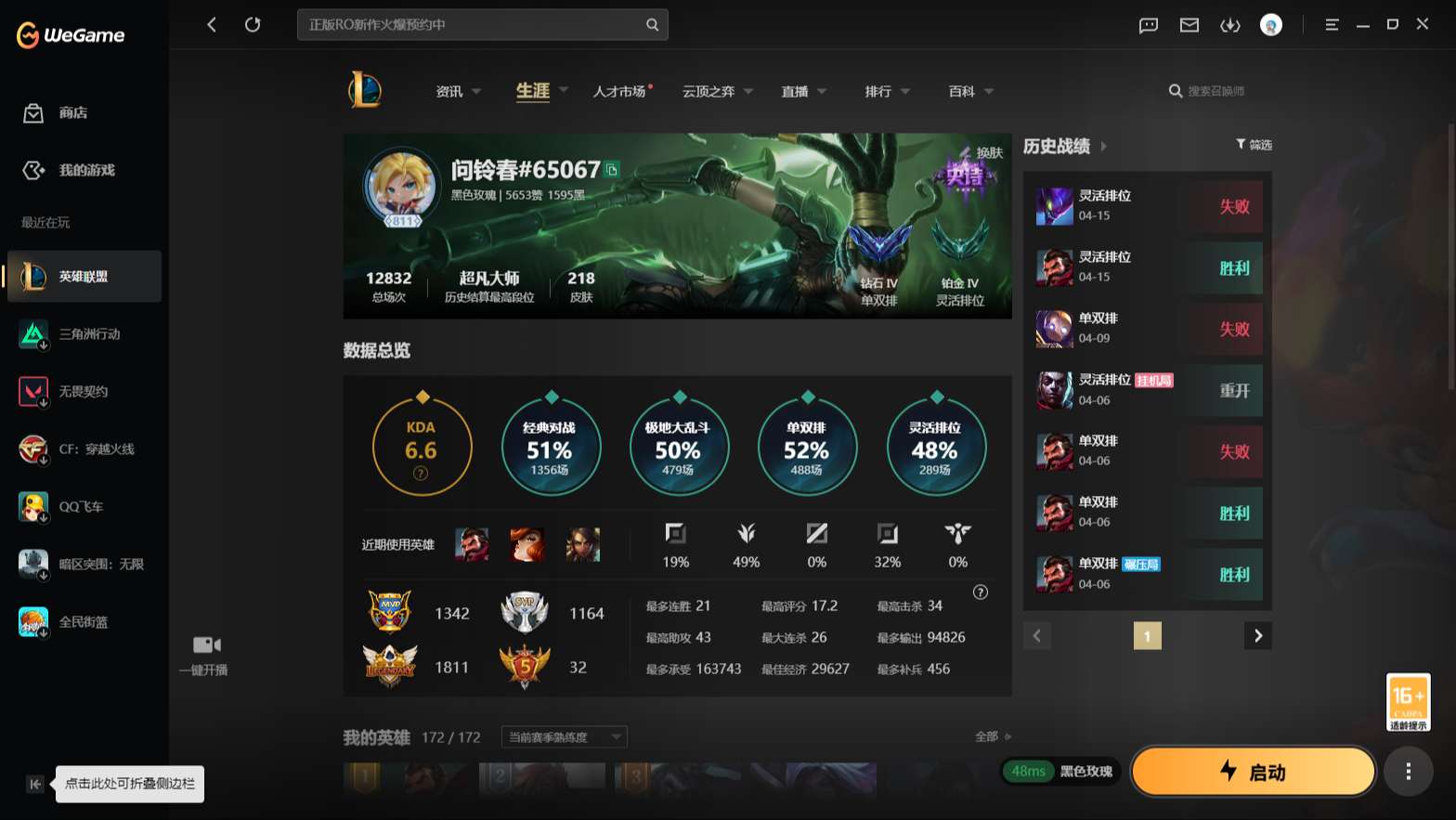
Task: Open the download manager icon
Action: 1230,25
